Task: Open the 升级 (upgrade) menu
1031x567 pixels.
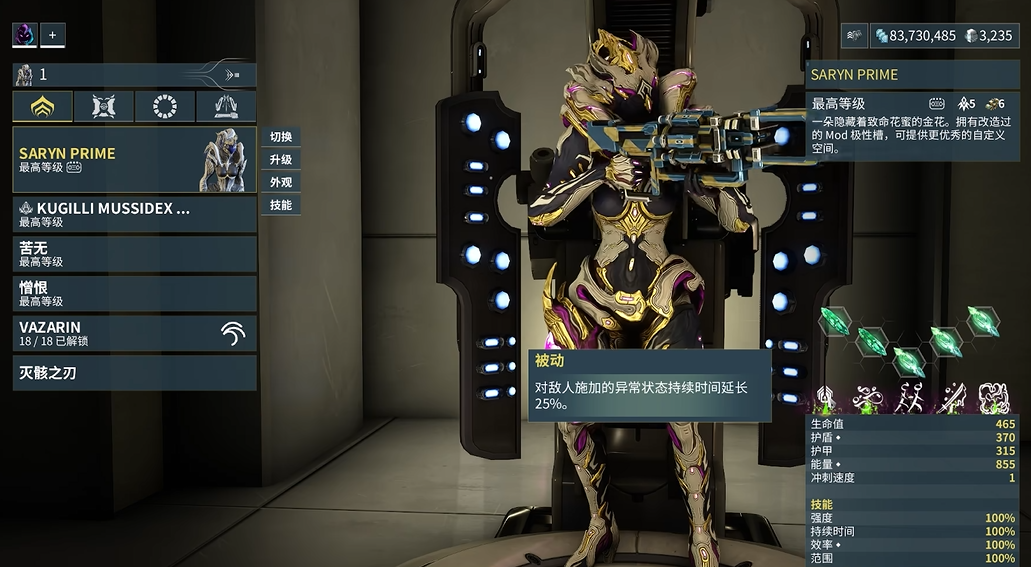Action: 281,160
